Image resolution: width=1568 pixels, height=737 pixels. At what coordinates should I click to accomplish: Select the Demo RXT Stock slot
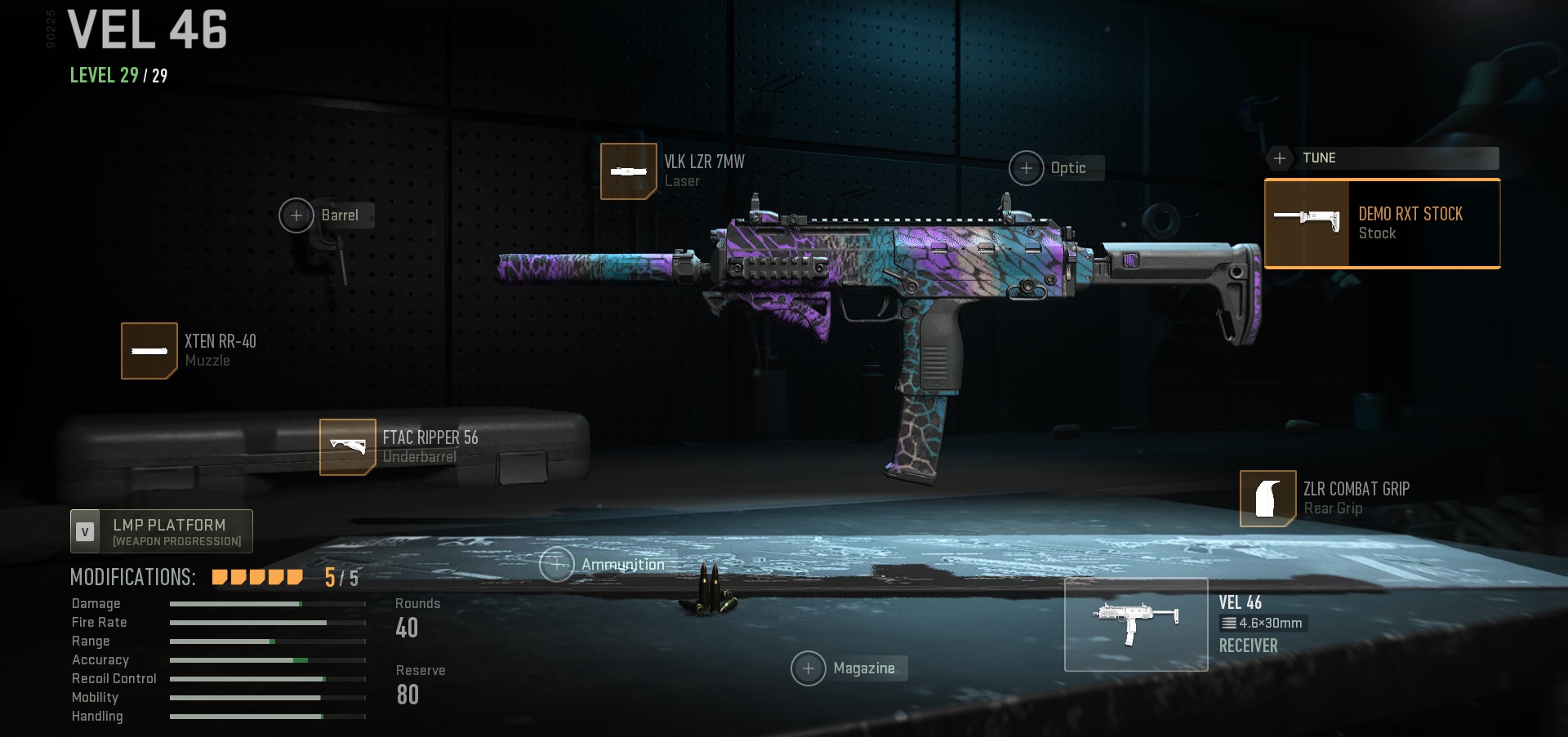coord(1382,224)
